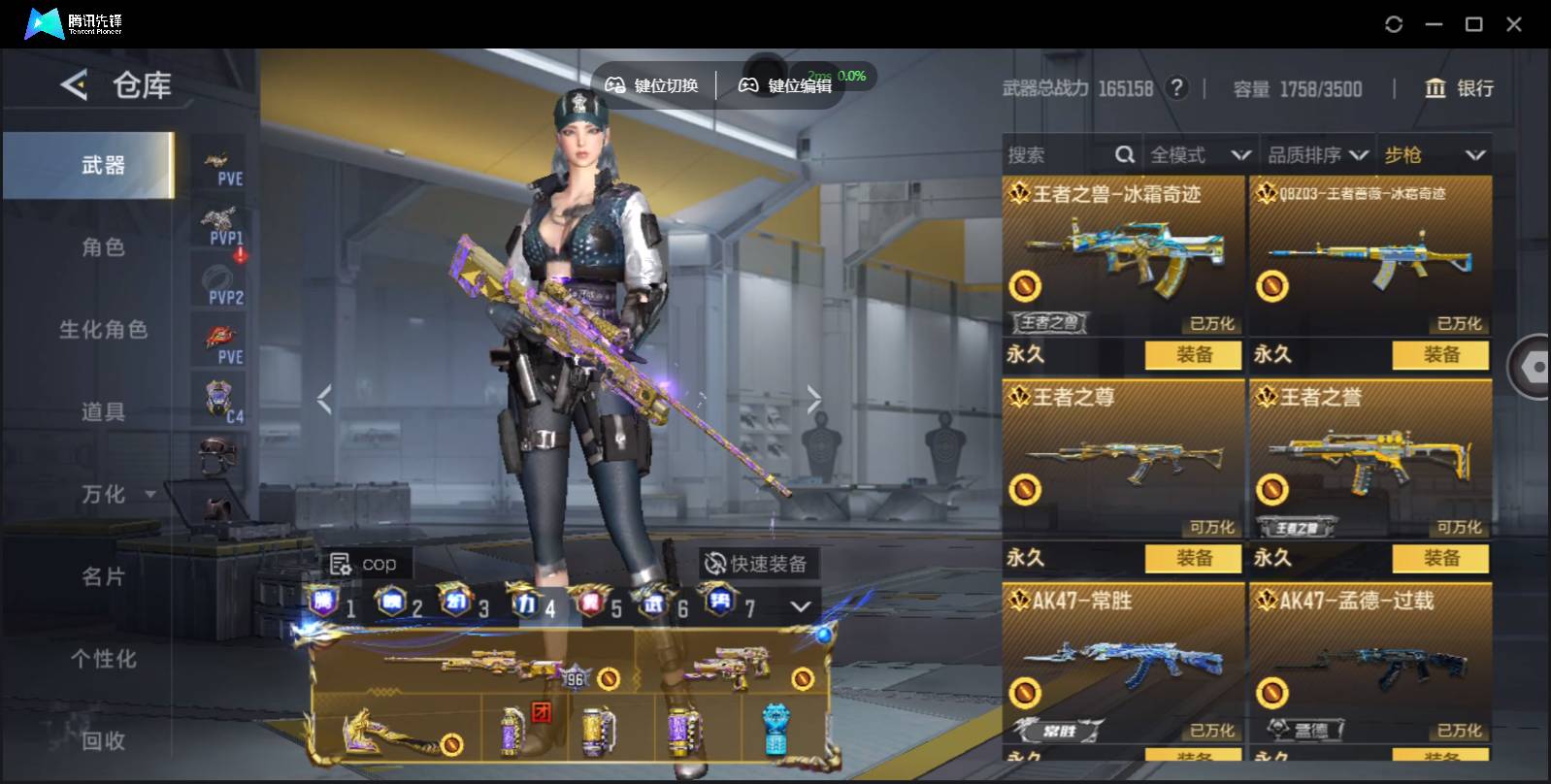The width and height of the screenshot is (1551, 784).
Task: Open the 品质排序 sorting dropdown
Action: 1317,155
